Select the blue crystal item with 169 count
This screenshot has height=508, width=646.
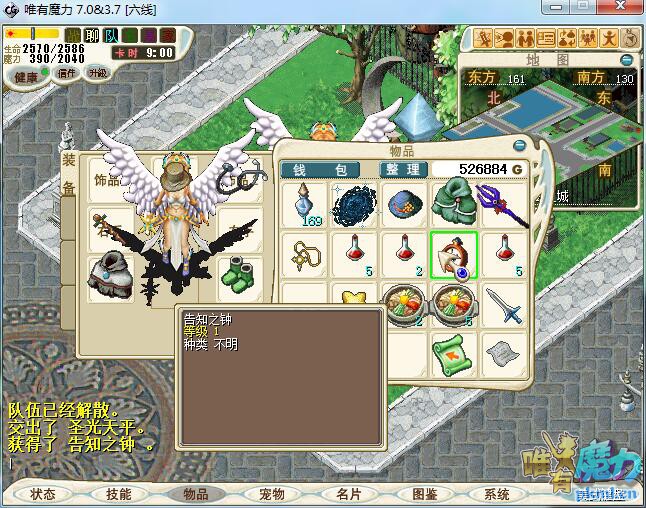[x=305, y=203]
